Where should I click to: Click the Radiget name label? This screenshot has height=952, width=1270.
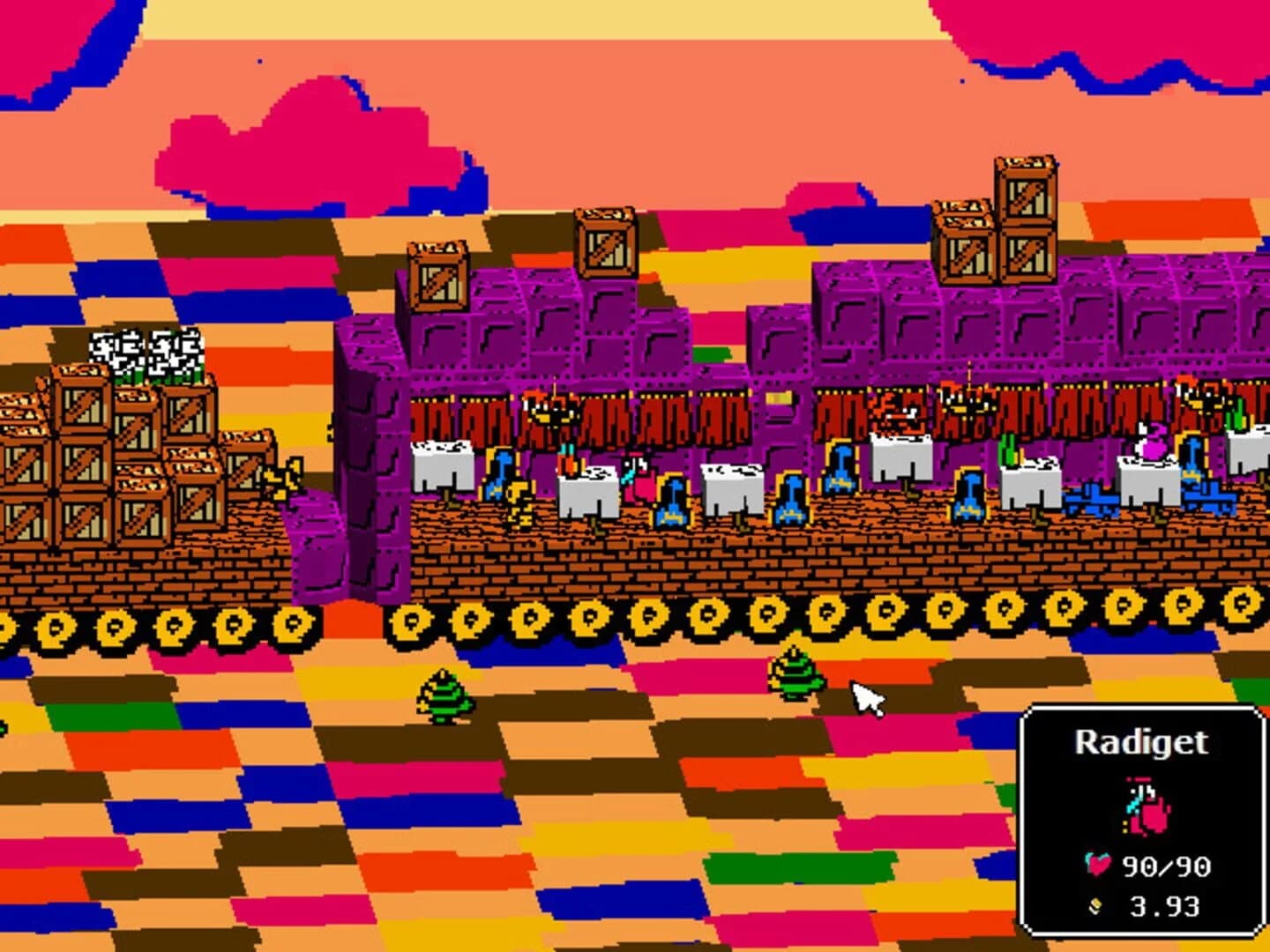point(1142,743)
